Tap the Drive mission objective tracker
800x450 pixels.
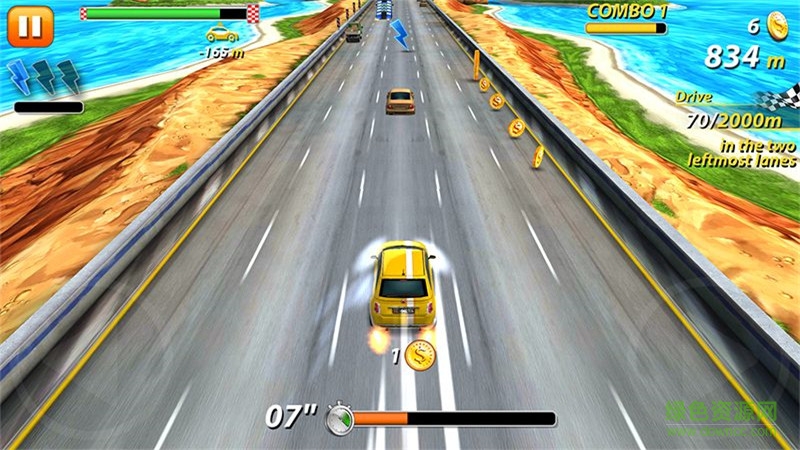(x=740, y=129)
